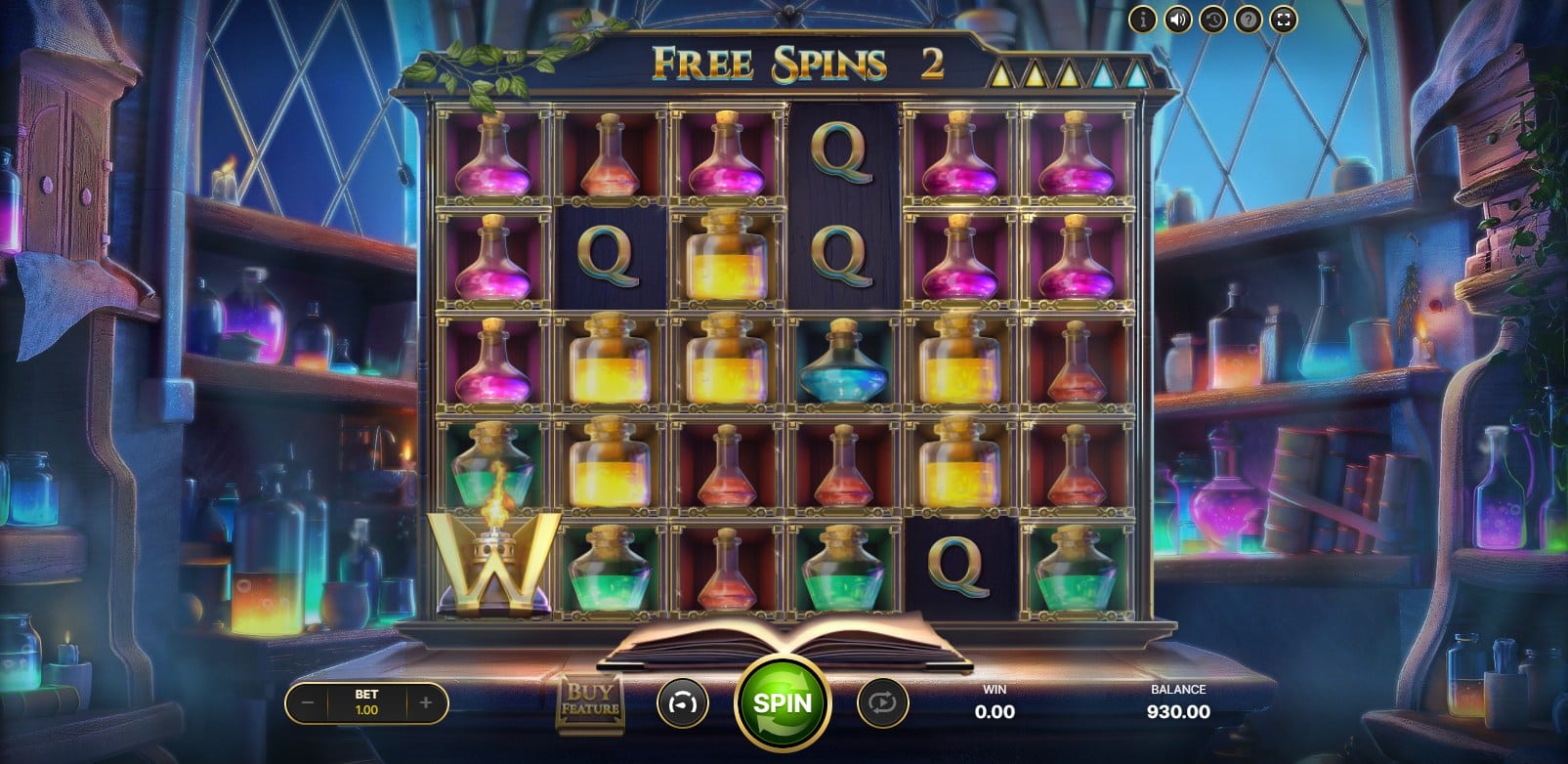Hit the green SPIN button

pyautogui.click(x=782, y=702)
